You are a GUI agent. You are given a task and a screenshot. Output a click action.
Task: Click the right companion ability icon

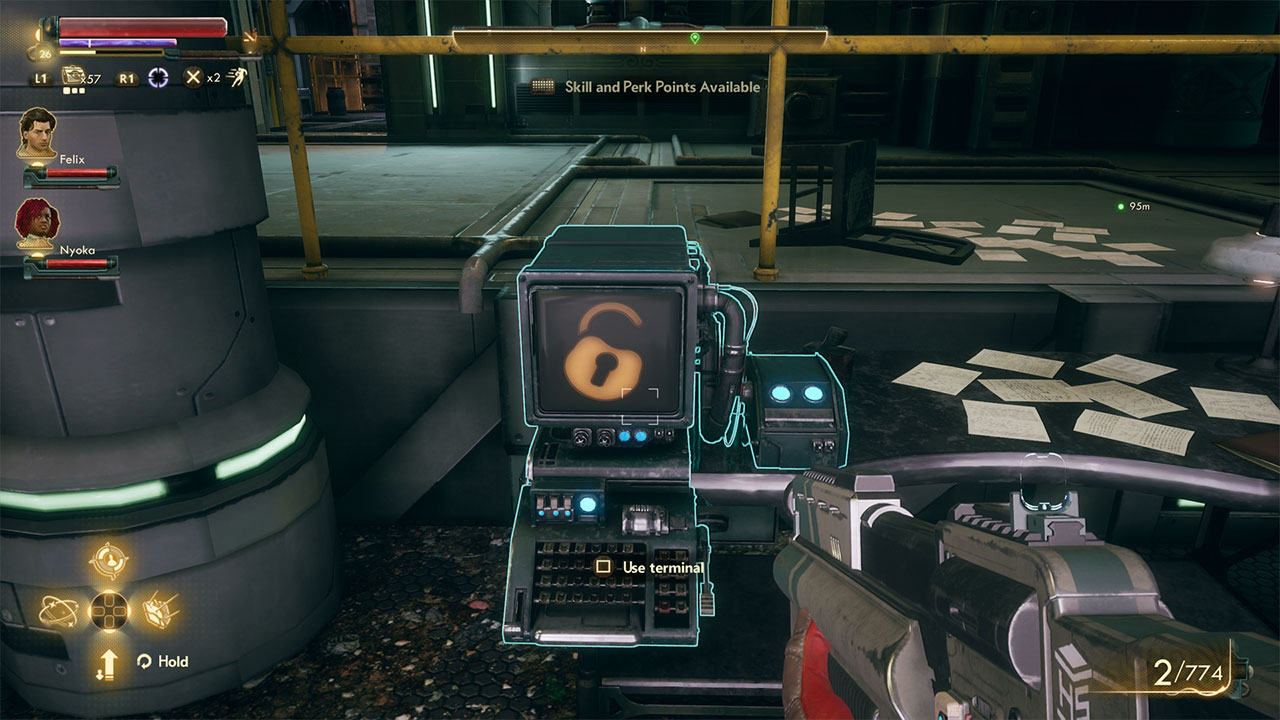click(x=160, y=610)
